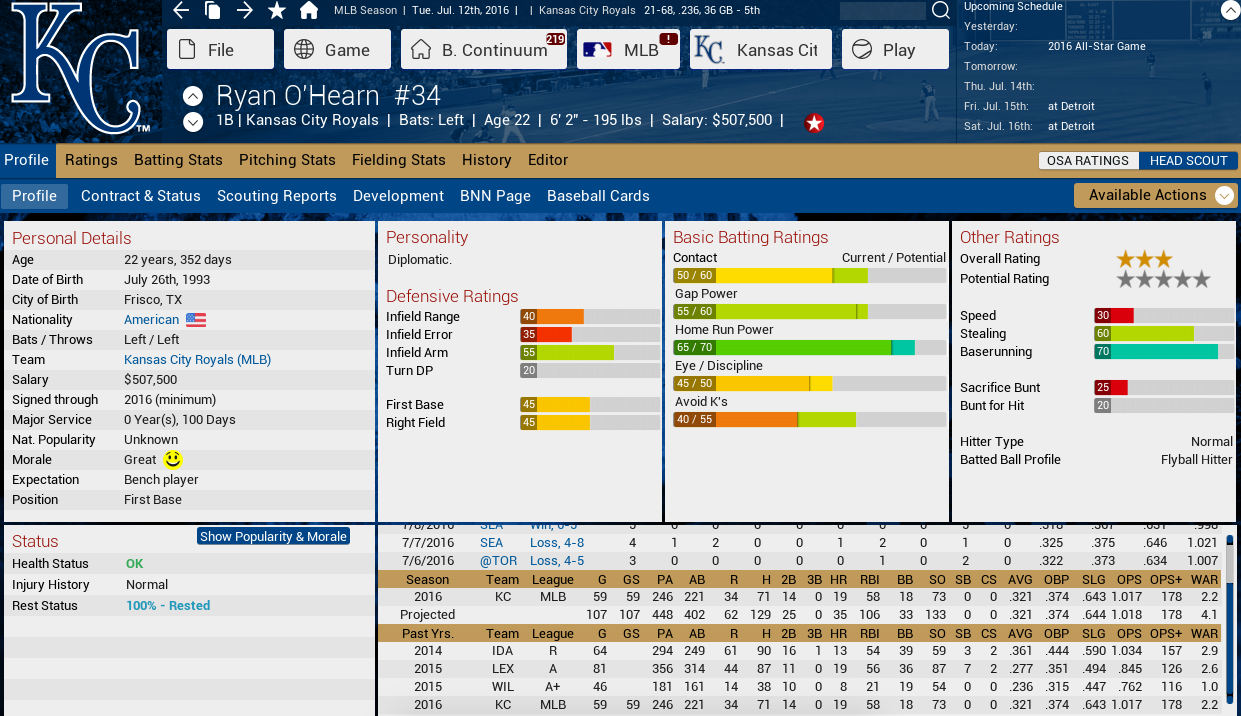The image size is (1241, 716).
Task: Open the Available Actions dropdown
Action: 1155,195
